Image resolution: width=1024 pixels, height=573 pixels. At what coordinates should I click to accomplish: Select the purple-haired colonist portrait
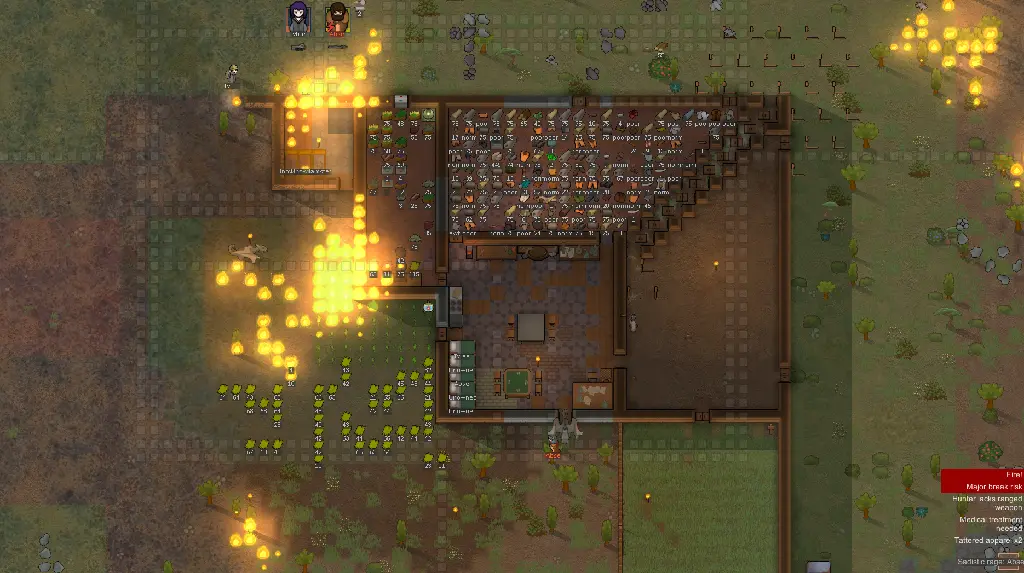[298, 17]
